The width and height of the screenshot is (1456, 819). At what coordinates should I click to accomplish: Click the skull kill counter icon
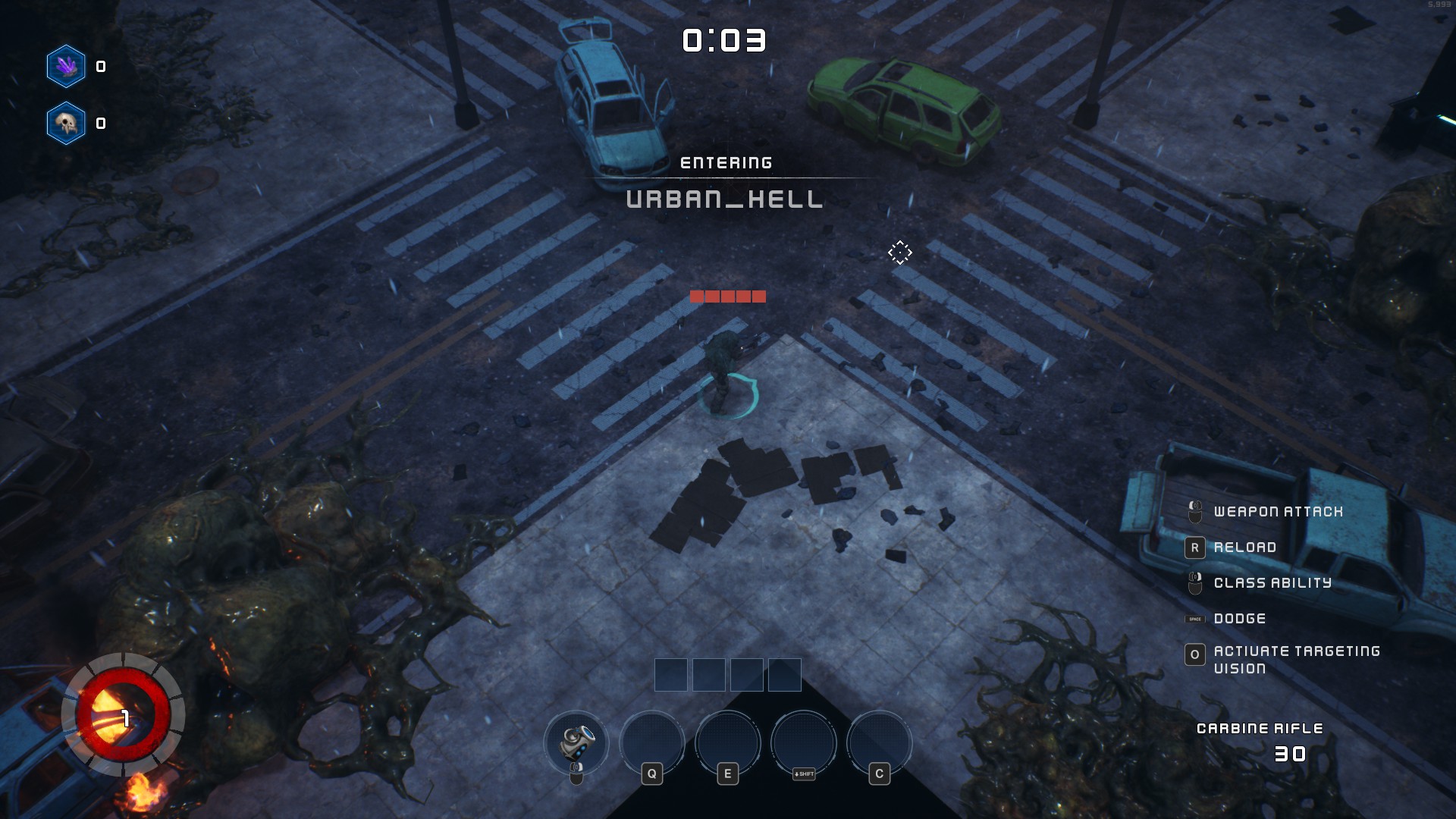66,123
